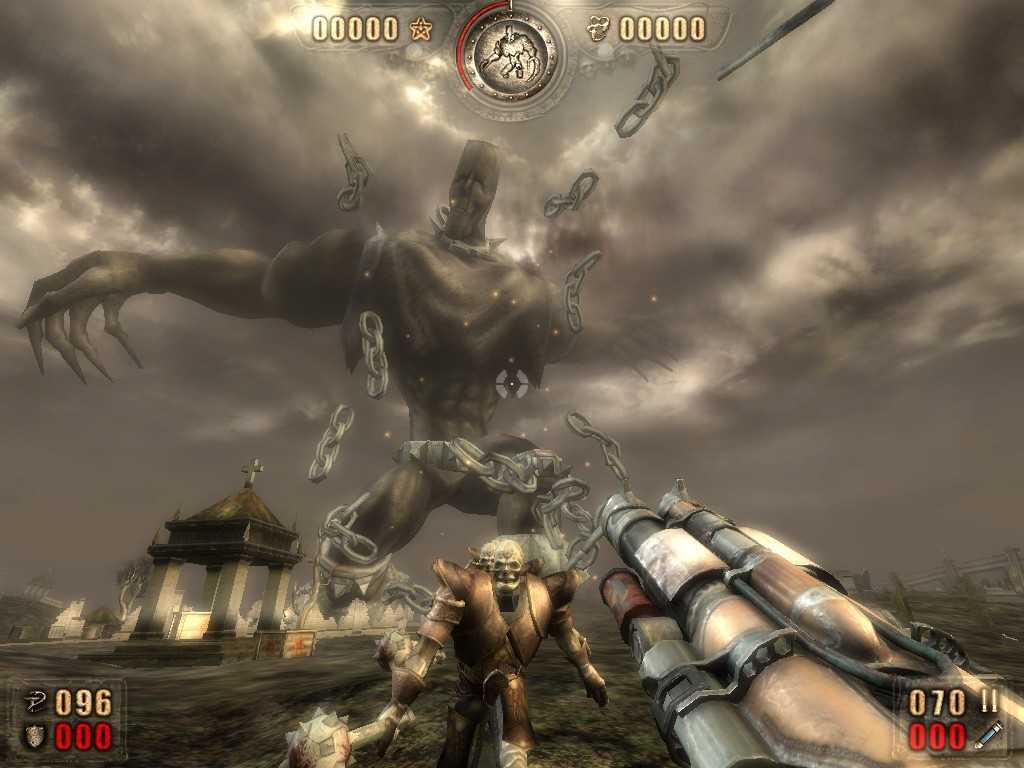This screenshot has width=1024, height=768.
Task: Select the gold star icon
Action: point(419,30)
